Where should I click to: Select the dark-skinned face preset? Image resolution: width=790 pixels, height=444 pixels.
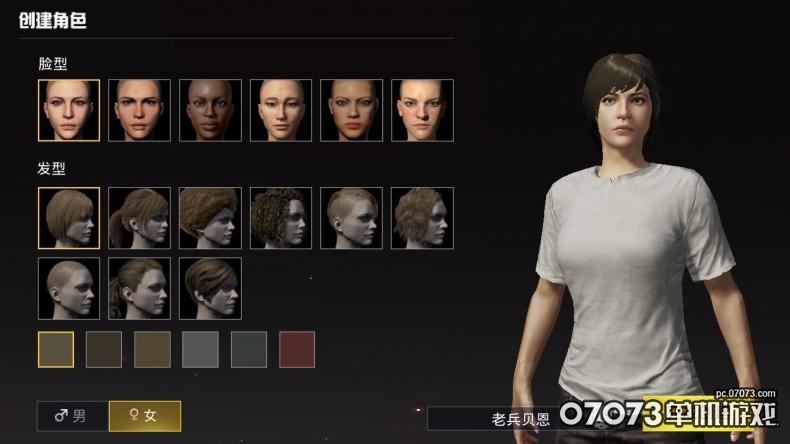click(x=210, y=110)
